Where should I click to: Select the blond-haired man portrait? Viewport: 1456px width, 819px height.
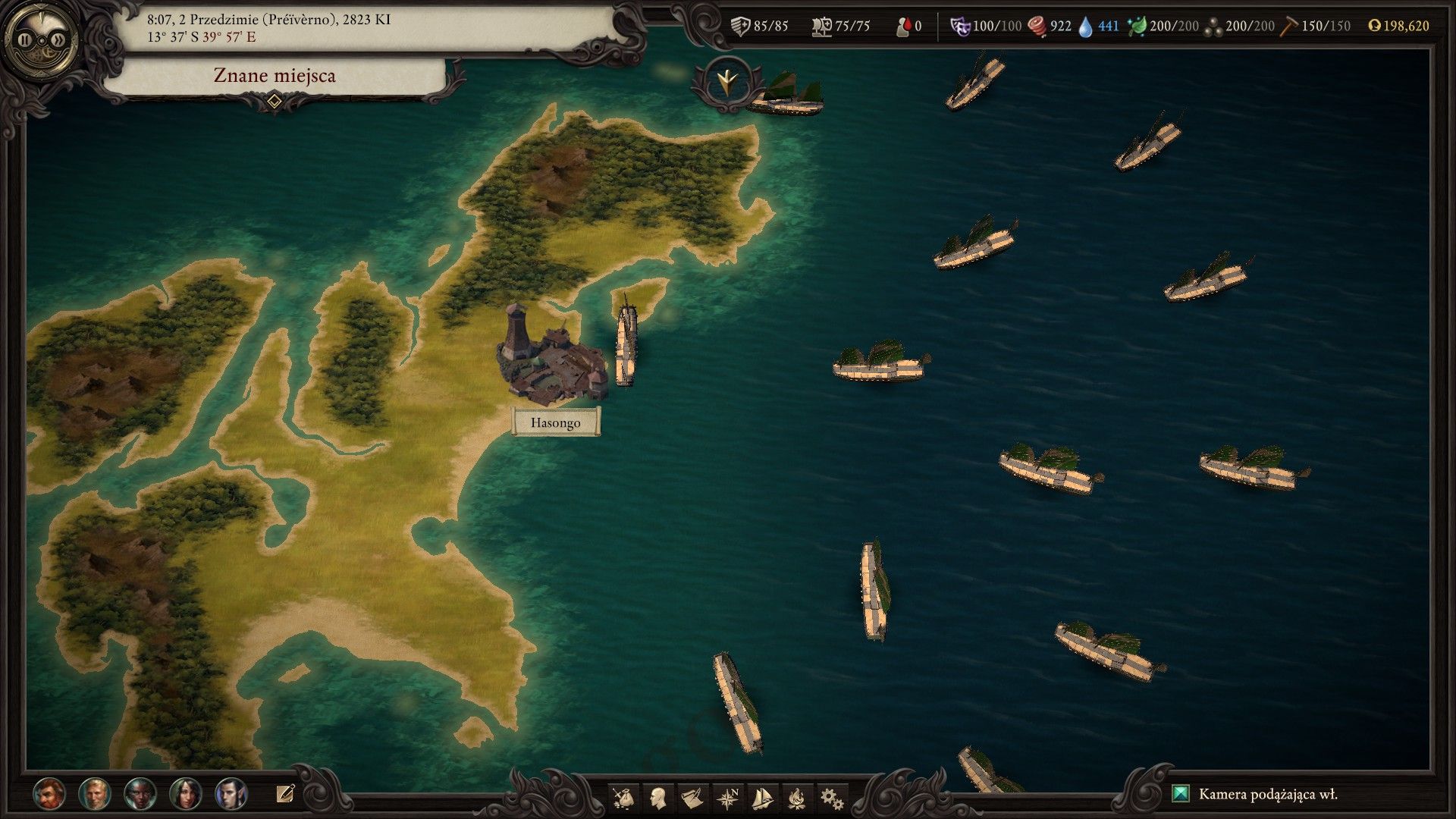click(x=95, y=793)
